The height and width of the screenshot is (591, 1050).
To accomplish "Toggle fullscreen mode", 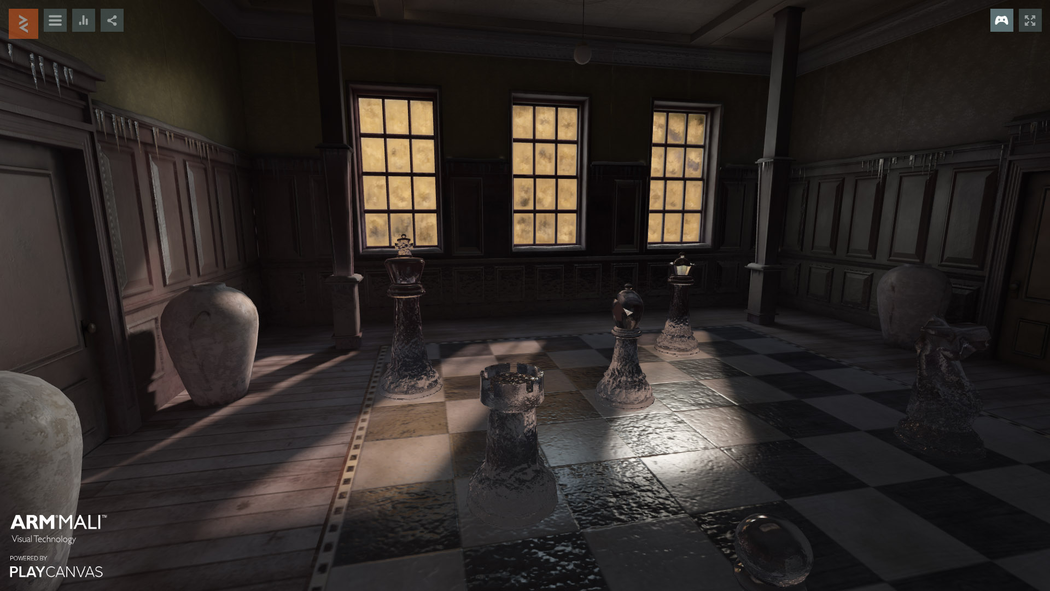I will pos(1030,20).
